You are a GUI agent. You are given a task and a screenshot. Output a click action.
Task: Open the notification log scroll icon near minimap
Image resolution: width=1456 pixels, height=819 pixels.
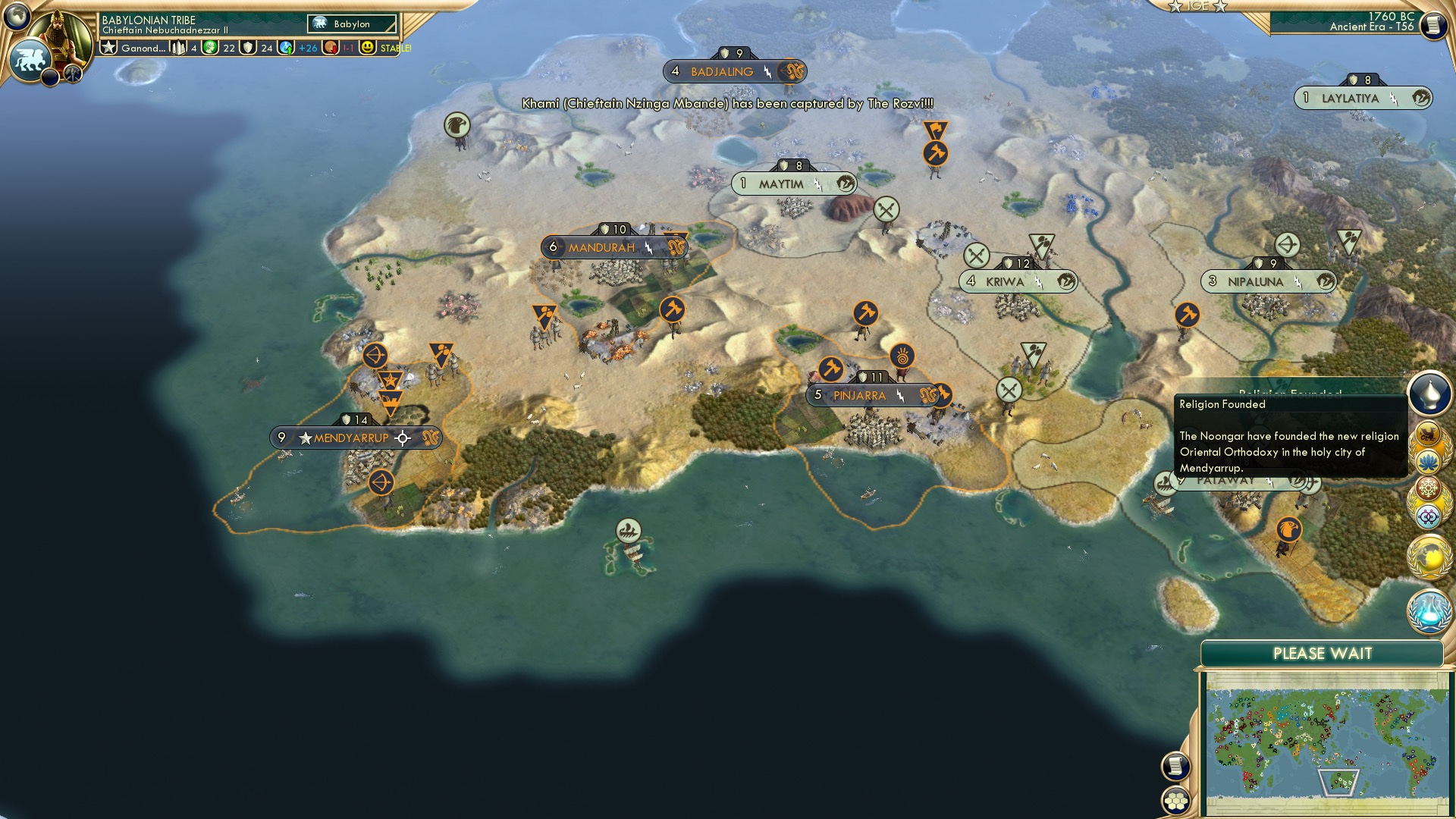click(x=1175, y=767)
